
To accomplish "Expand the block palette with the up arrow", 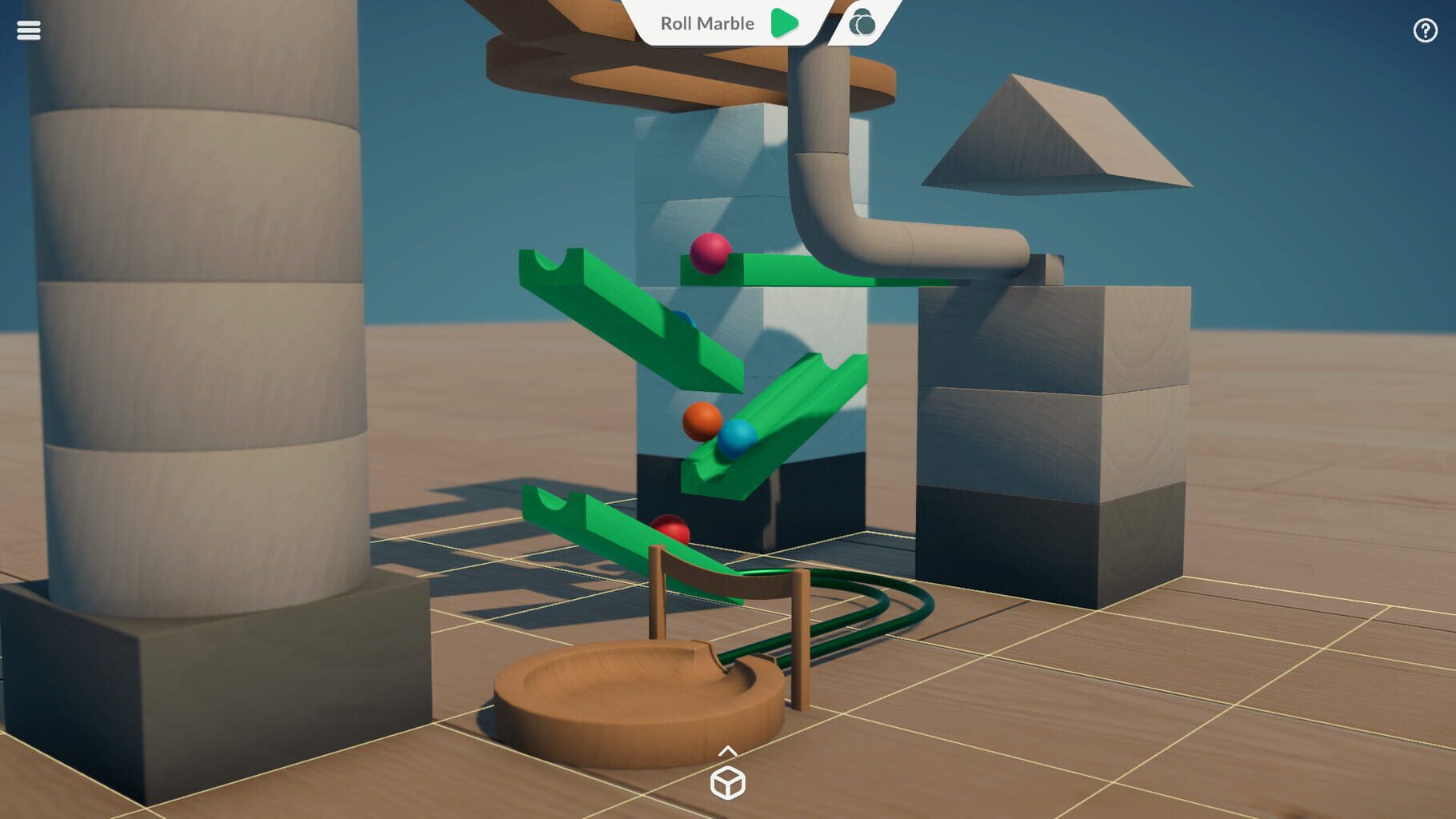I will 729,752.
